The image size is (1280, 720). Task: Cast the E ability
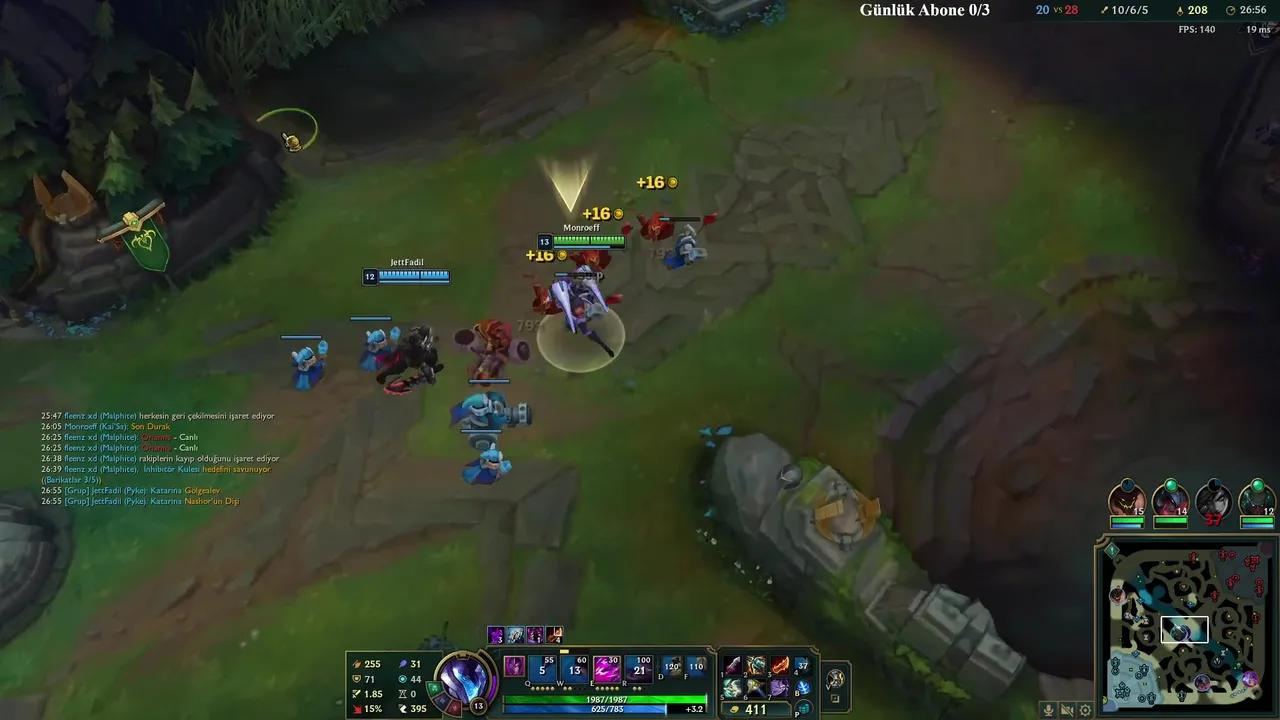pyautogui.click(x=607, y=670)
